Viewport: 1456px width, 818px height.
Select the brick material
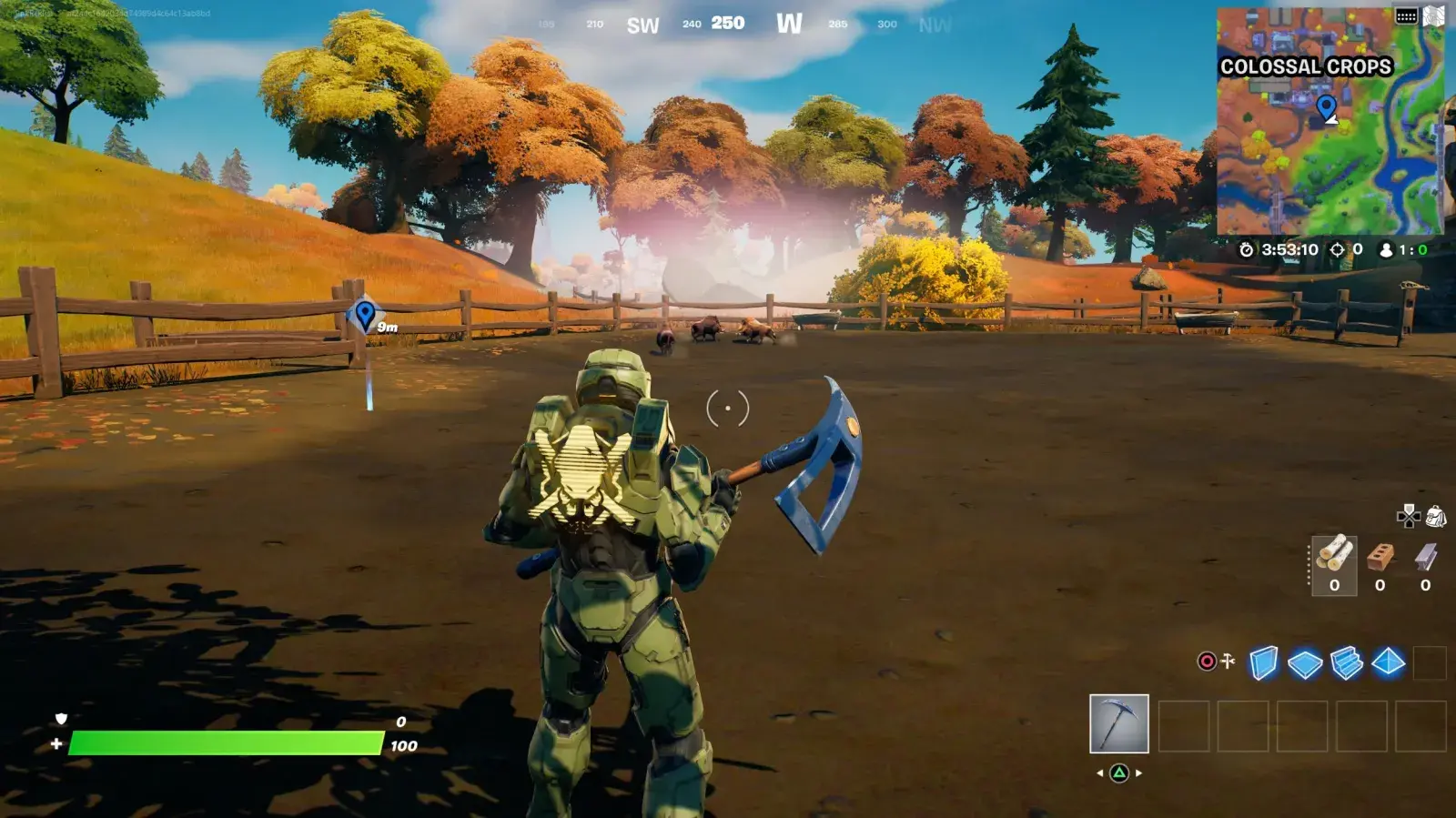[x=1380, y=557]
